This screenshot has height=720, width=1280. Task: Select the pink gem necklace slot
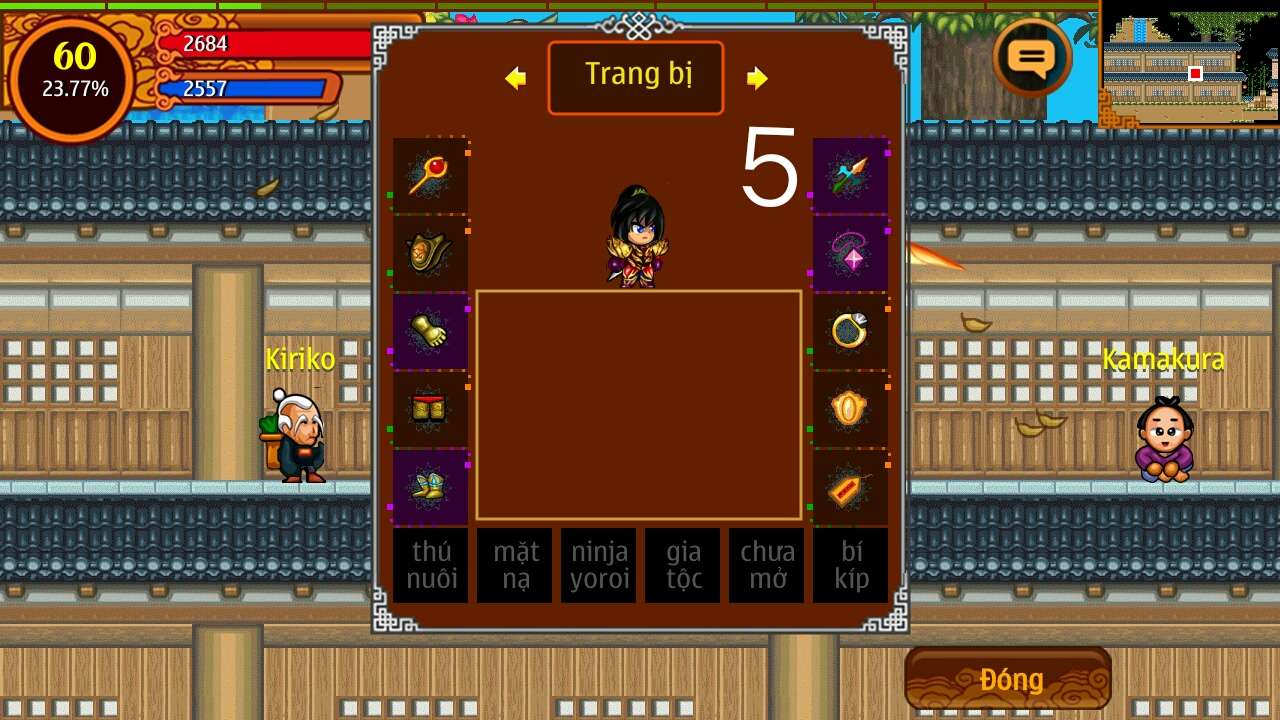point(850,253)
